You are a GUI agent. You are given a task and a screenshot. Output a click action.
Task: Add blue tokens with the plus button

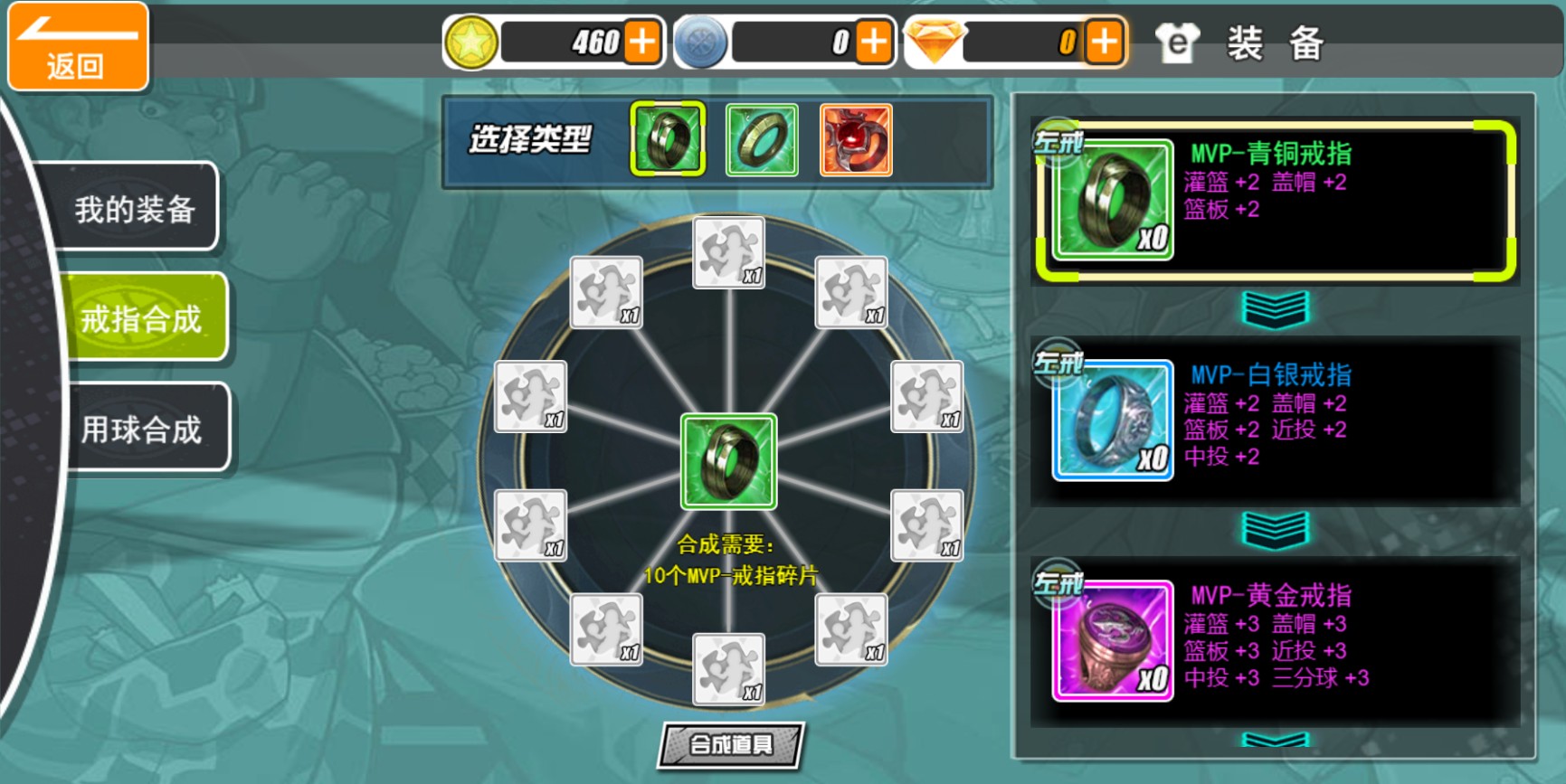click(874, 42)
